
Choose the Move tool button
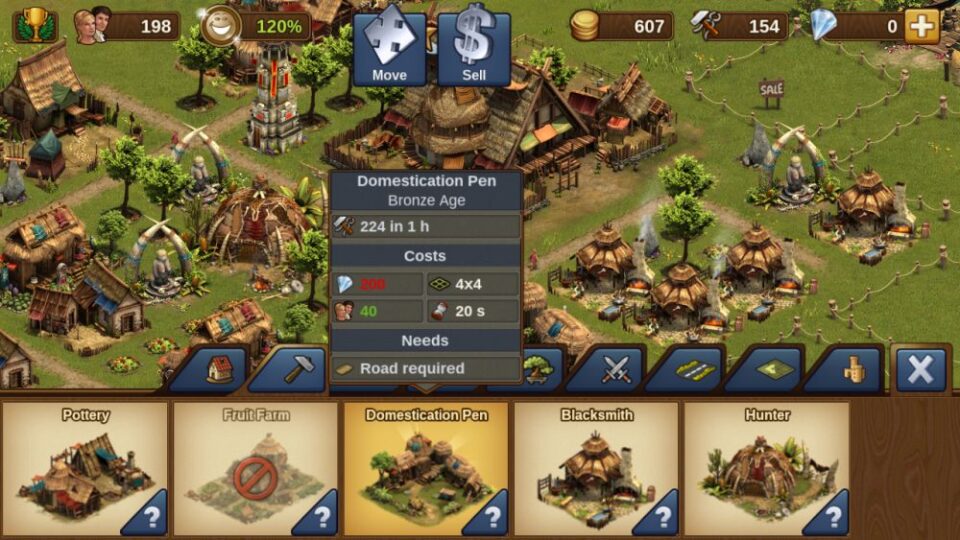click(x=389, y=45)
